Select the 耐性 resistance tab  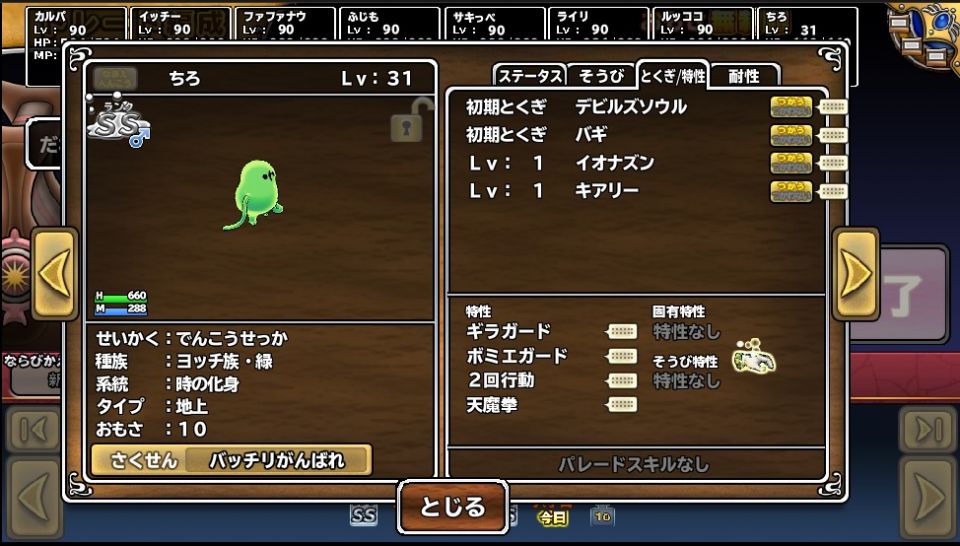pyautogui.click(x=743, y=76)
